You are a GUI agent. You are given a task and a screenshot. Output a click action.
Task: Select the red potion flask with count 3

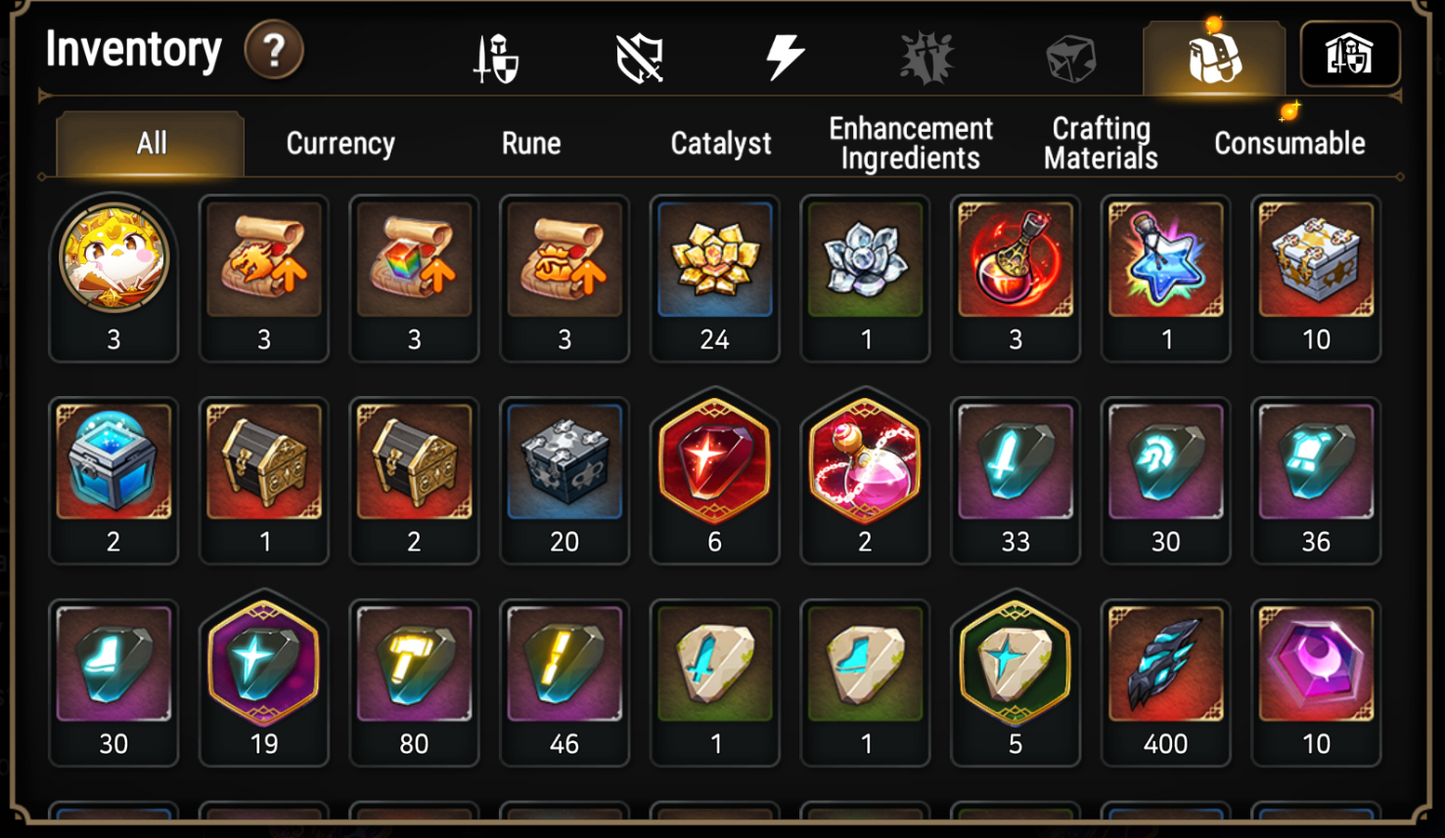coord(1015,260)
